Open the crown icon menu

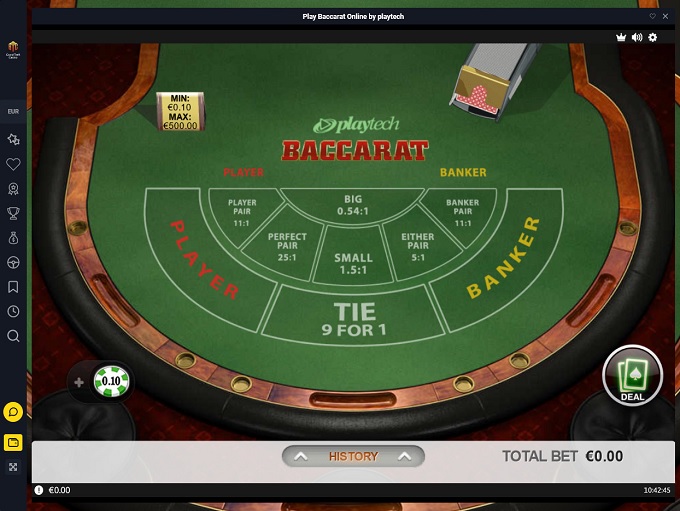(x=620, y=37)
